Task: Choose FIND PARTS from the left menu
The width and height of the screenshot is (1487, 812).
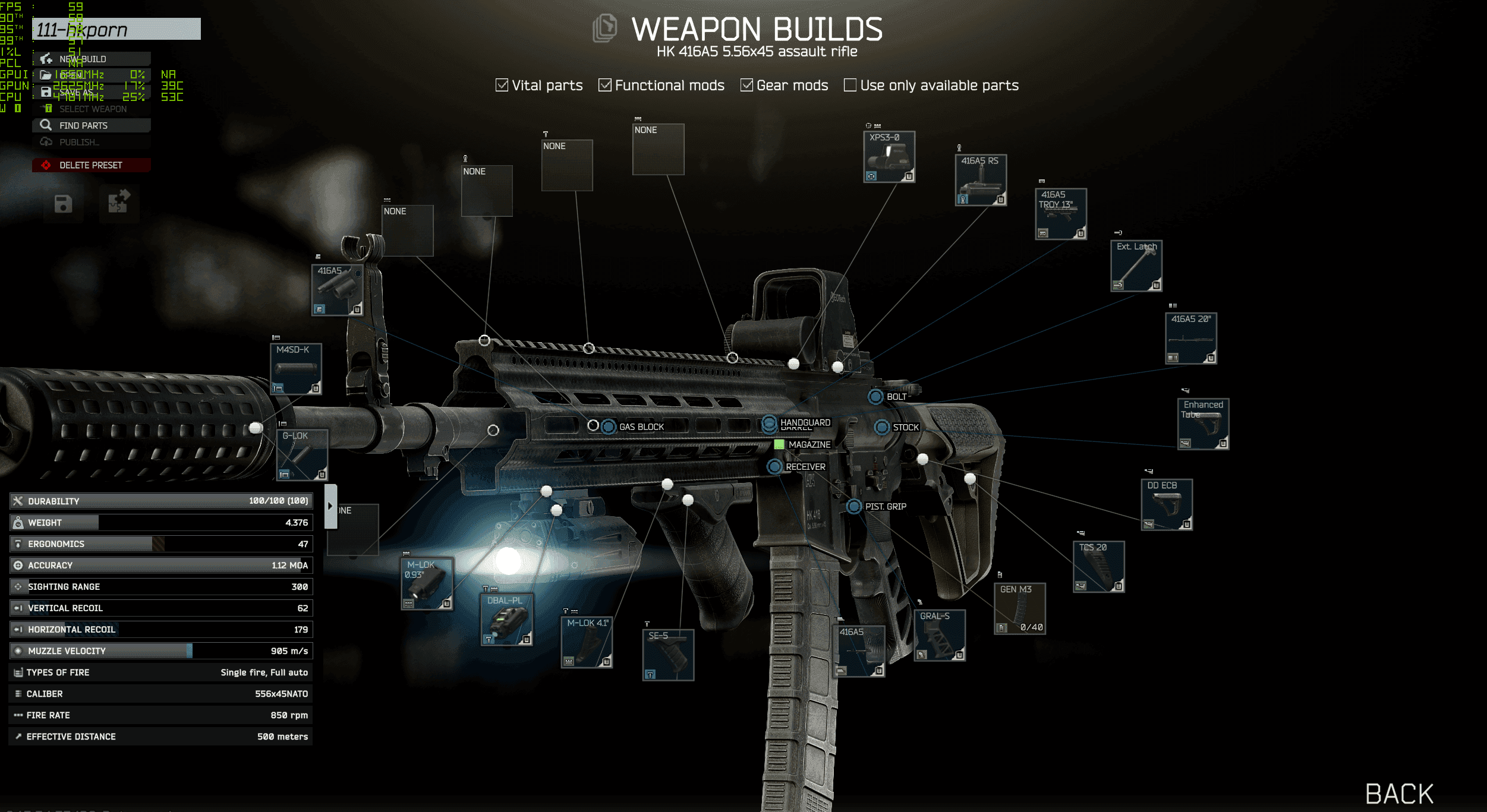Action: point(83,125)
